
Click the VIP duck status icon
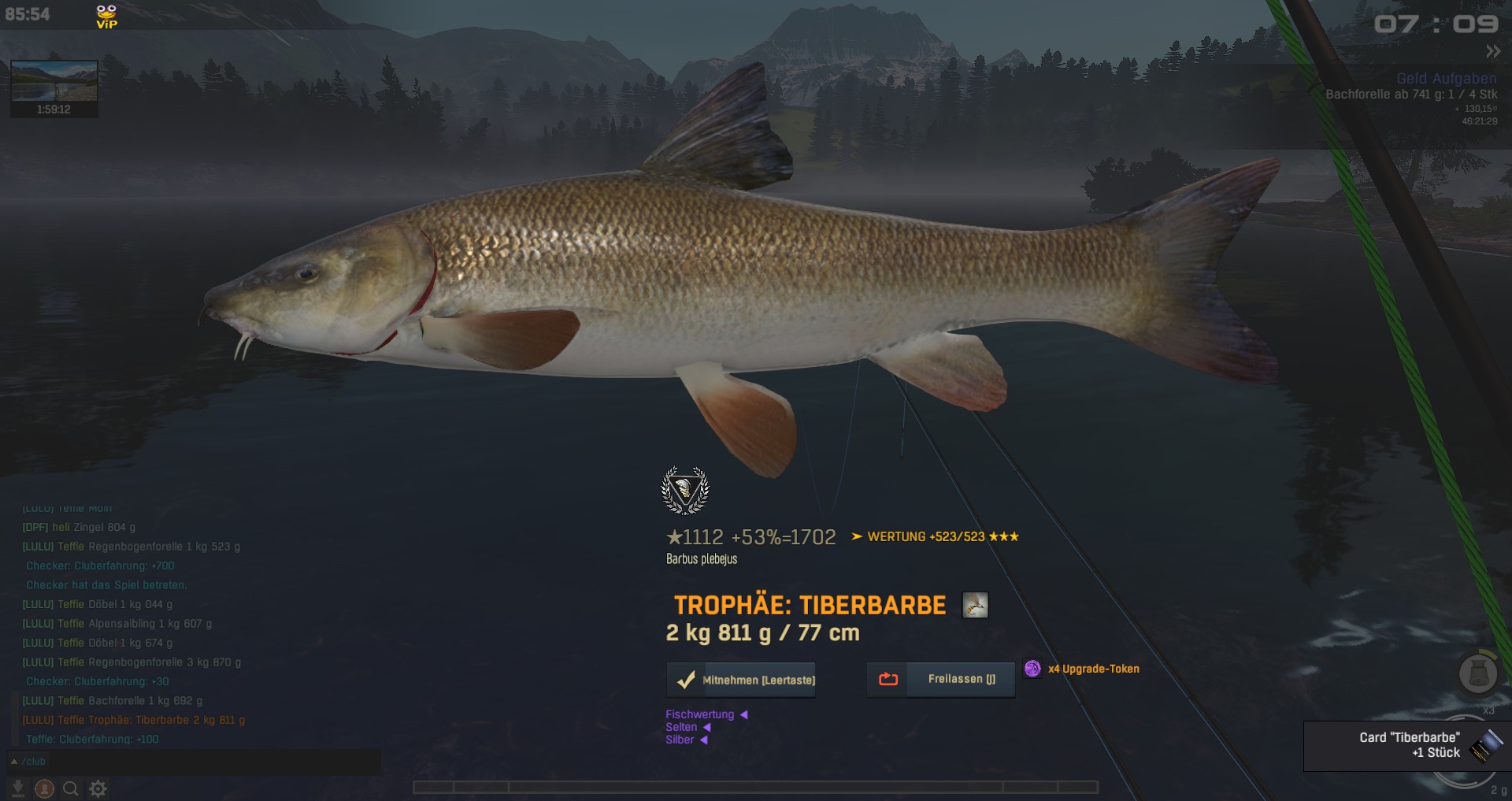(106, 16)
